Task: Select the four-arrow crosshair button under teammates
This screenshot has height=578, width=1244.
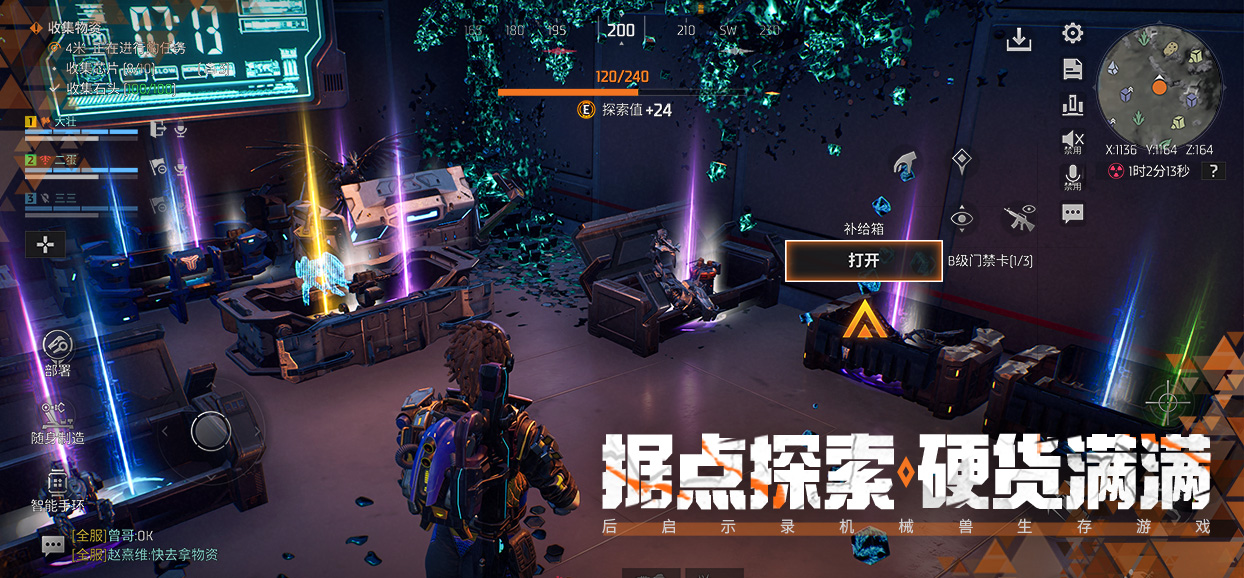Action: point(47,243)
